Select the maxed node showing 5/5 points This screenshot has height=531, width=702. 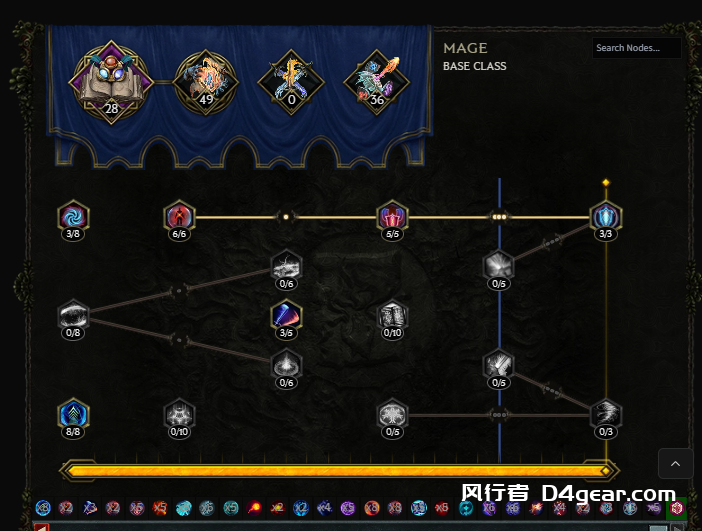point(392,216)
